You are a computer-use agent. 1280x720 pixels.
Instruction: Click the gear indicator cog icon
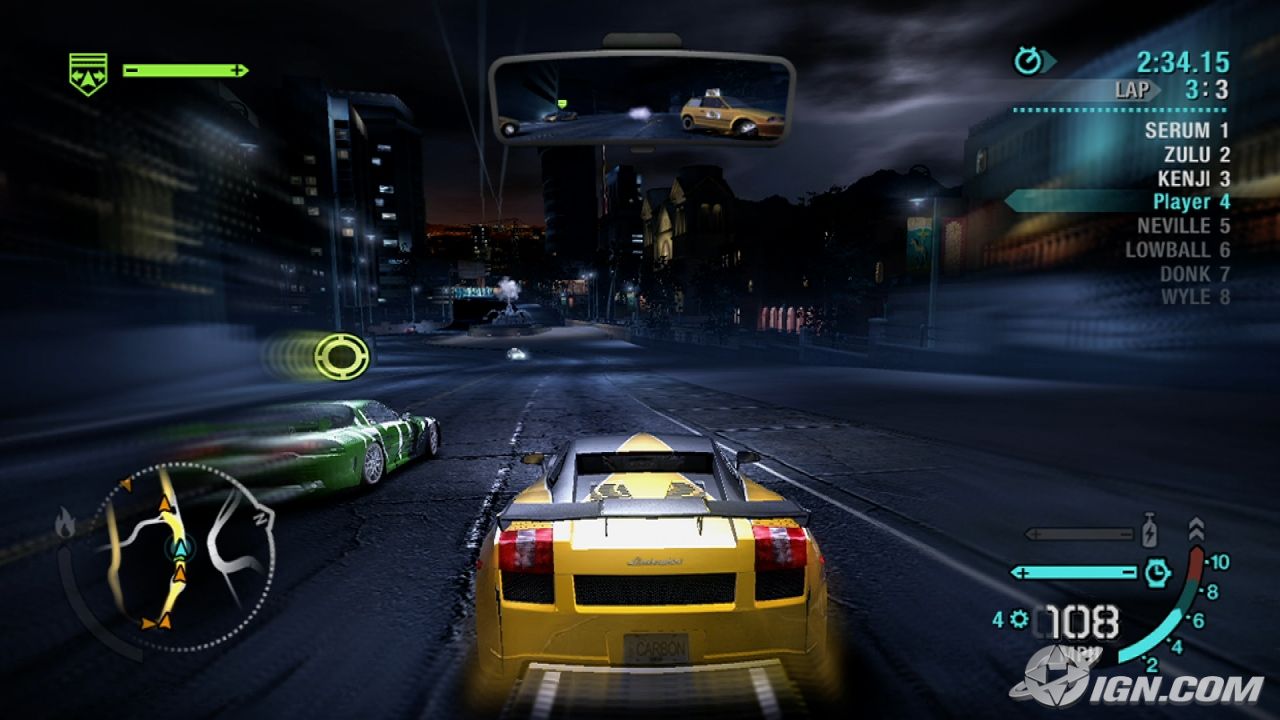(x=1019, y=620)
